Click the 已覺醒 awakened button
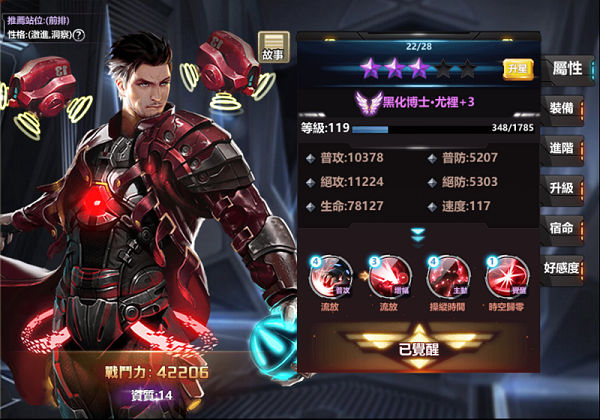The height and width of the screenshot is (420, 600). (417, 348)
